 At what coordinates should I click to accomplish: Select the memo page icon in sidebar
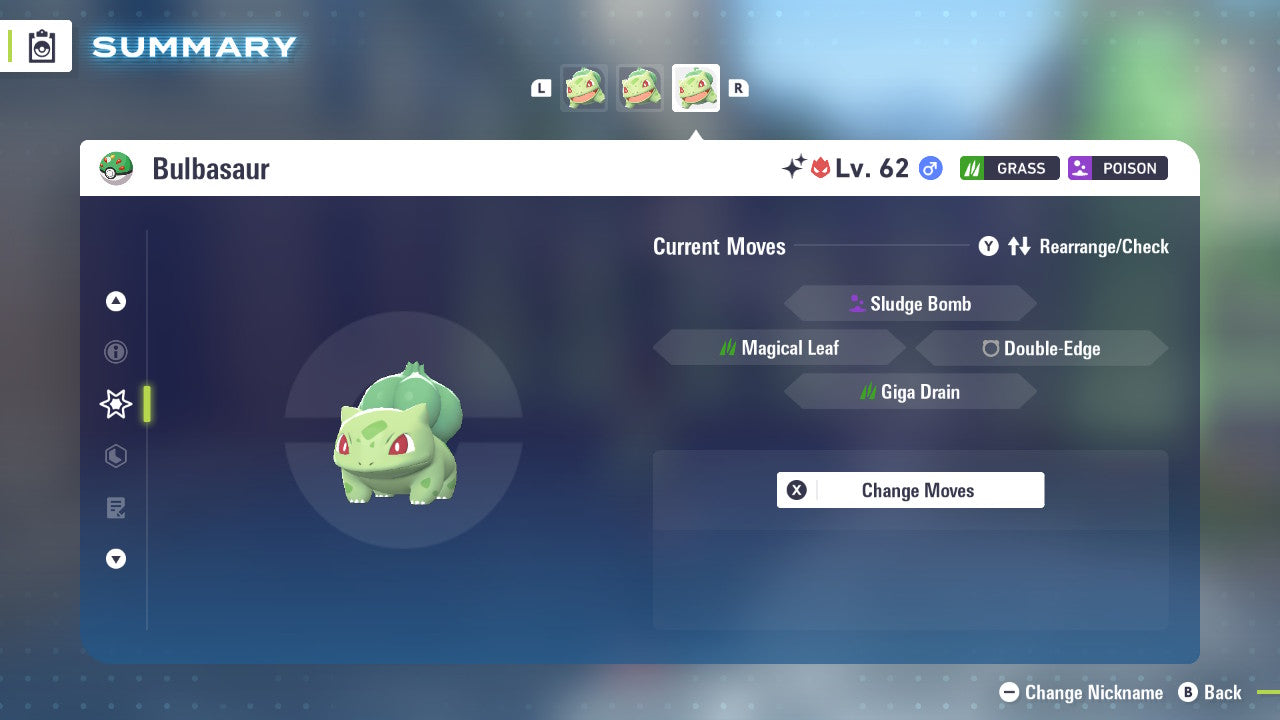[116, 508]
